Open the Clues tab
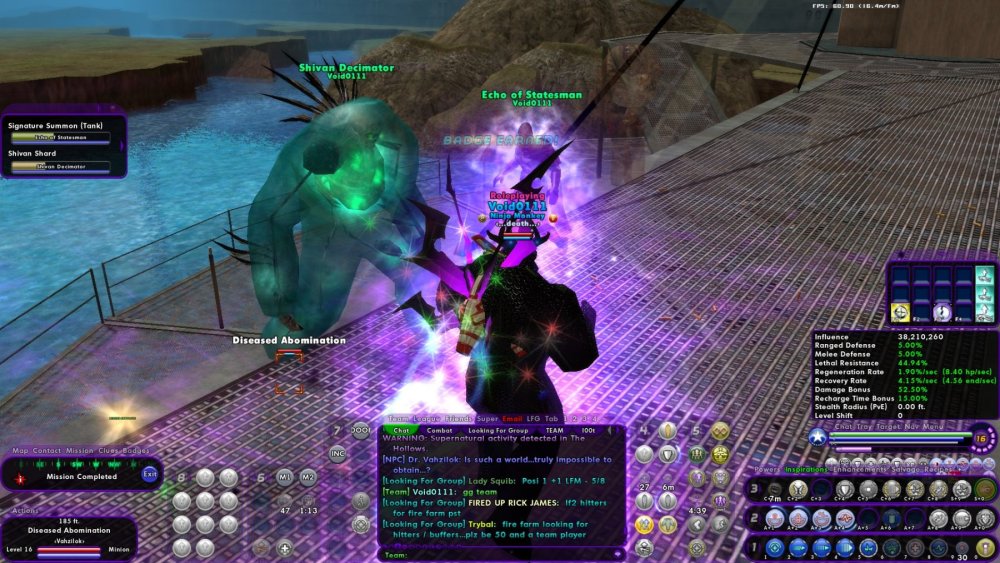Image resolution: width=1000 pixels, height=563 pixels. pos(107,451)
